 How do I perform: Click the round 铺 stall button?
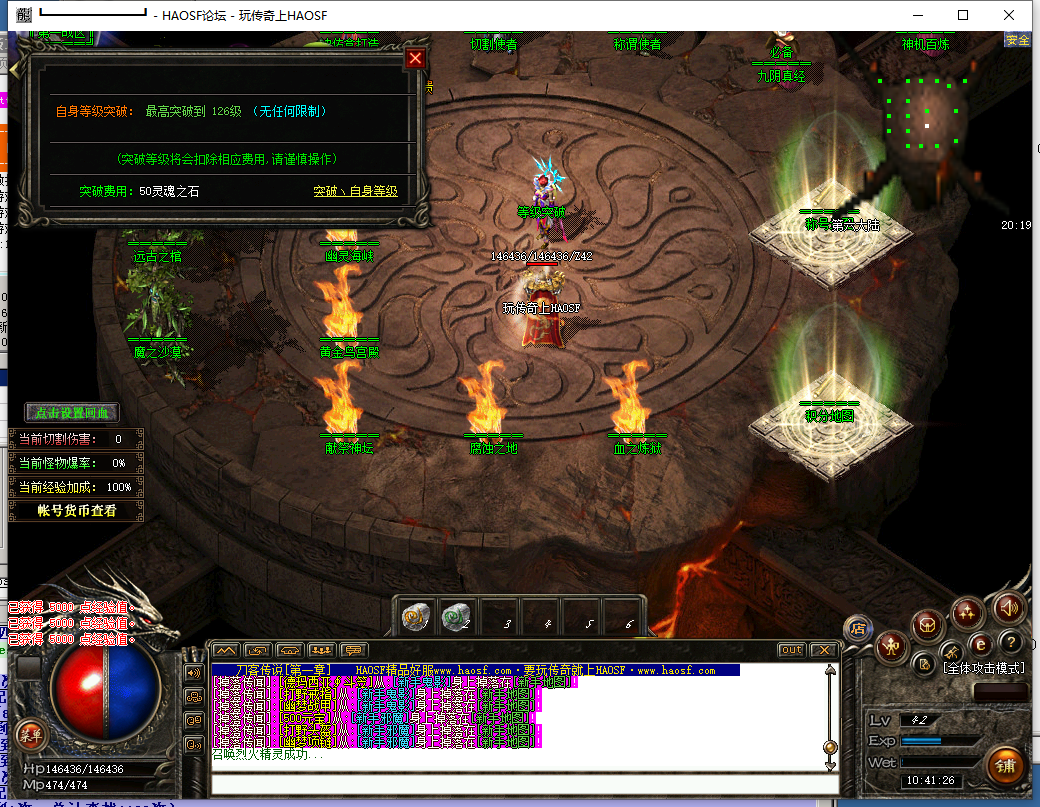coord(1005,767)
